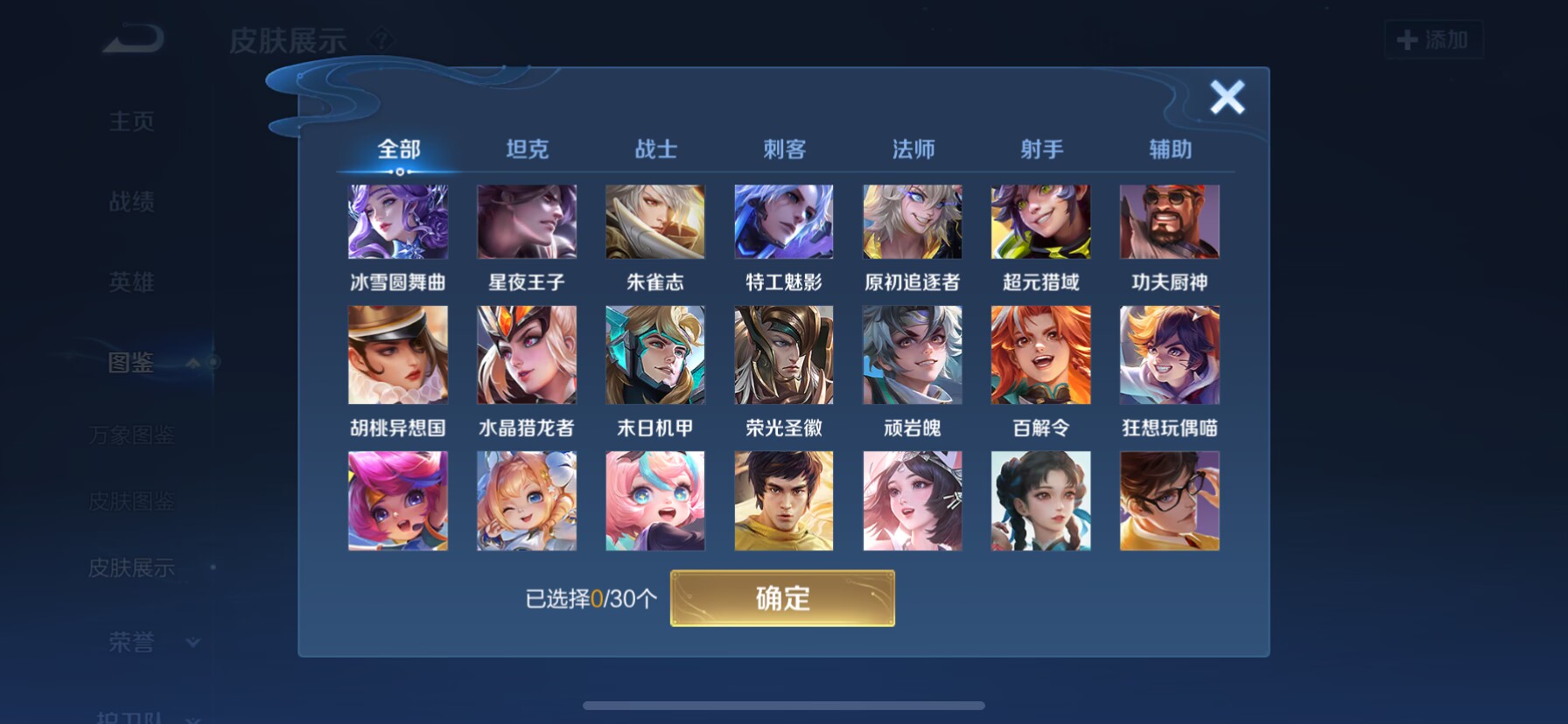This screenshot has width=1568, height=724.
Task: Toggle selection of the 狂想玩偶喵 skin
Action: [1169, 354]
